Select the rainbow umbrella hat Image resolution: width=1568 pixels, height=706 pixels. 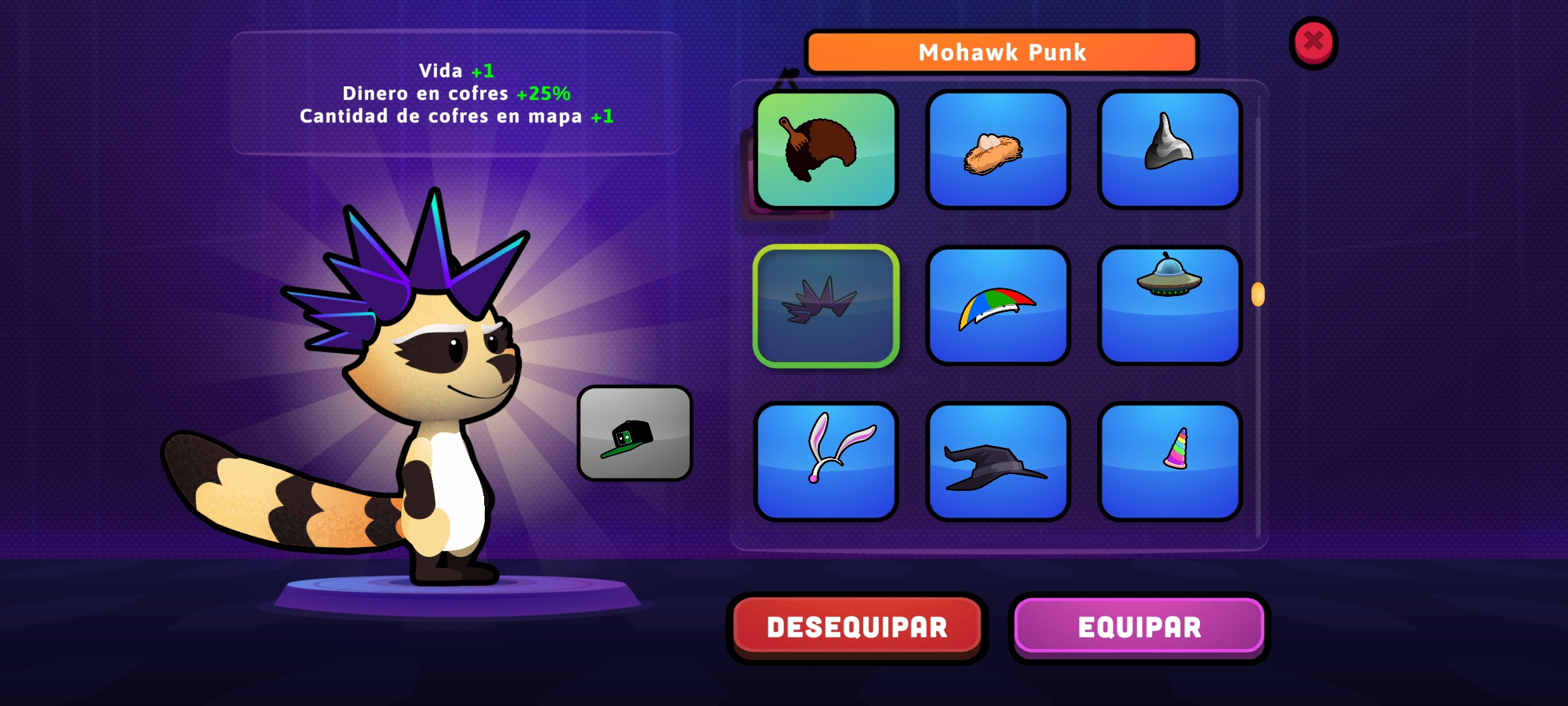pos(998,306)
